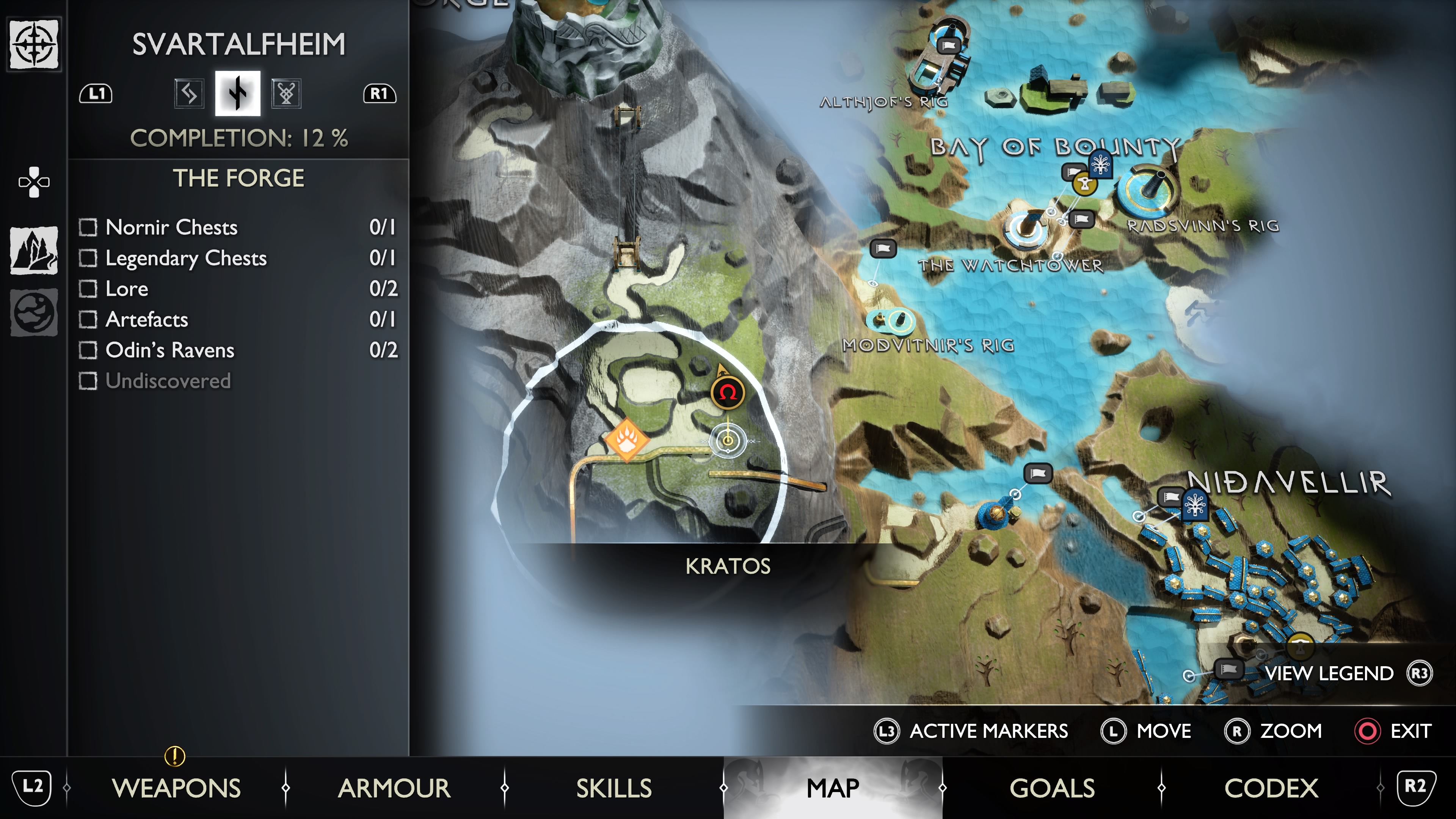The width and height of the screenshot is (1456, 819).
Task: Choose the highlighted Svartalfheim realm rune
Action: coord(237,93)
